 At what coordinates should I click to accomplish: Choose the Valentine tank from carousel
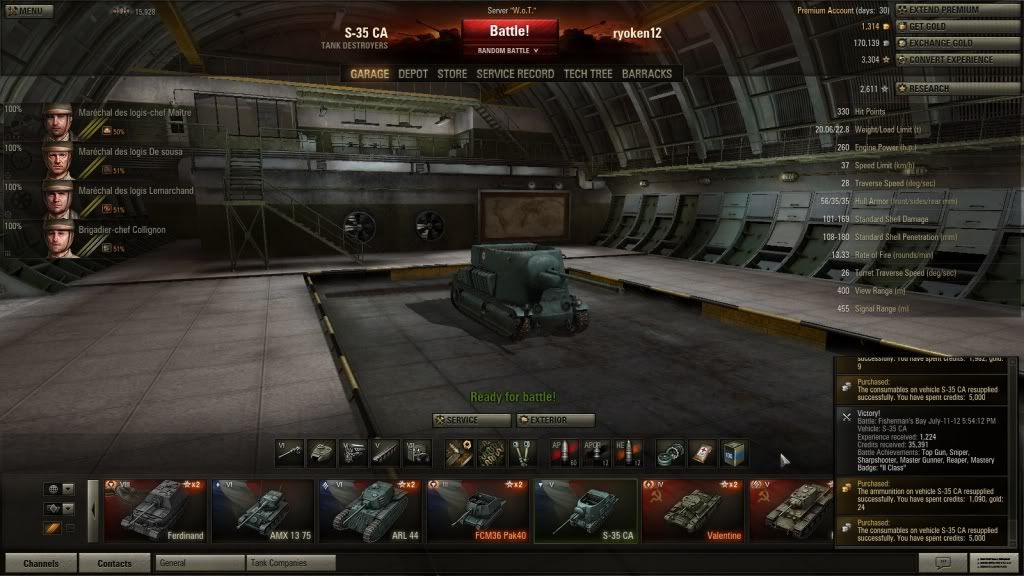[x=692, y=512]
